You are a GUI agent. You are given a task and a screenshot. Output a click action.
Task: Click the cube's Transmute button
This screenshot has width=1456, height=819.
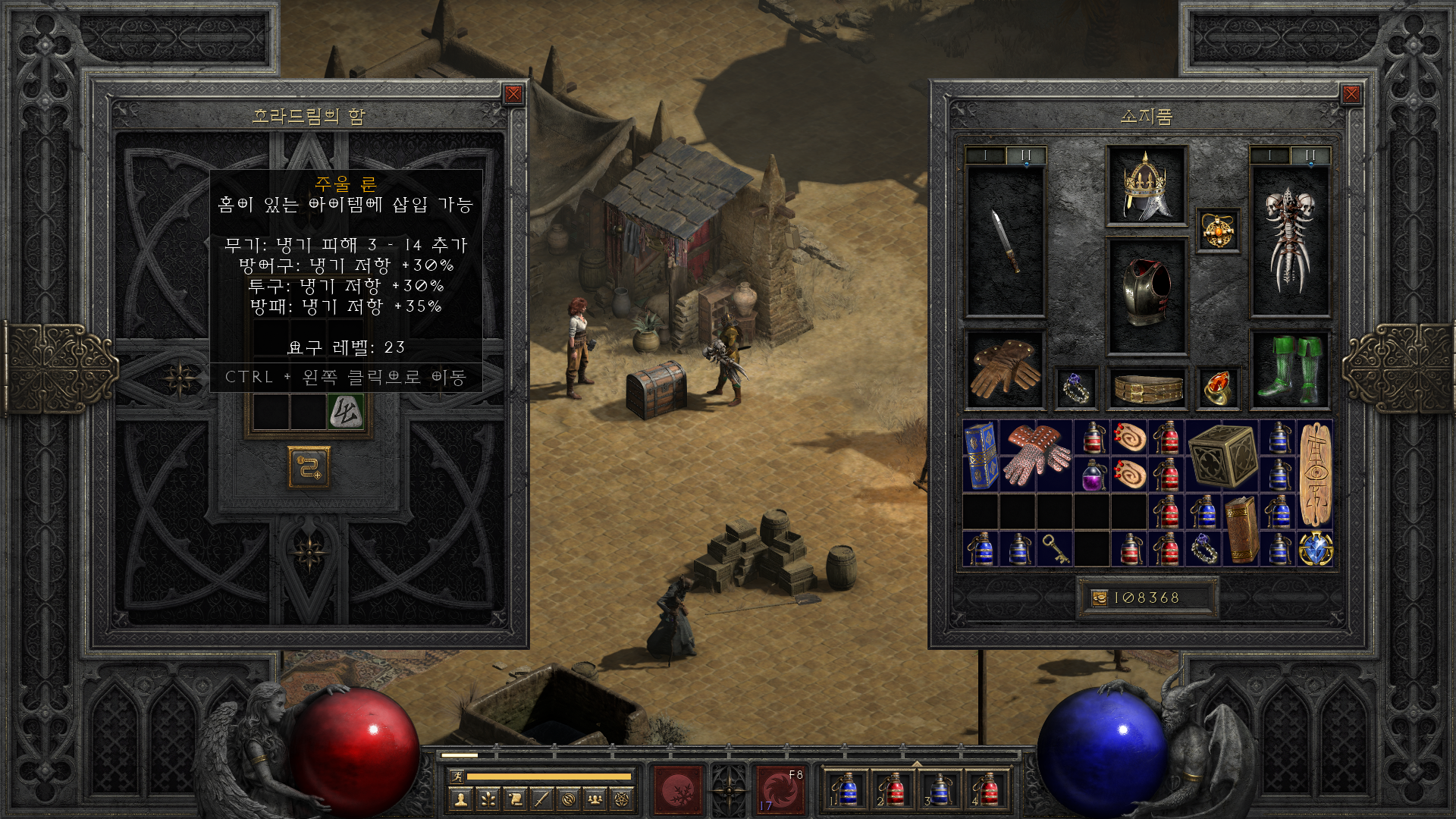pos(309,467)
